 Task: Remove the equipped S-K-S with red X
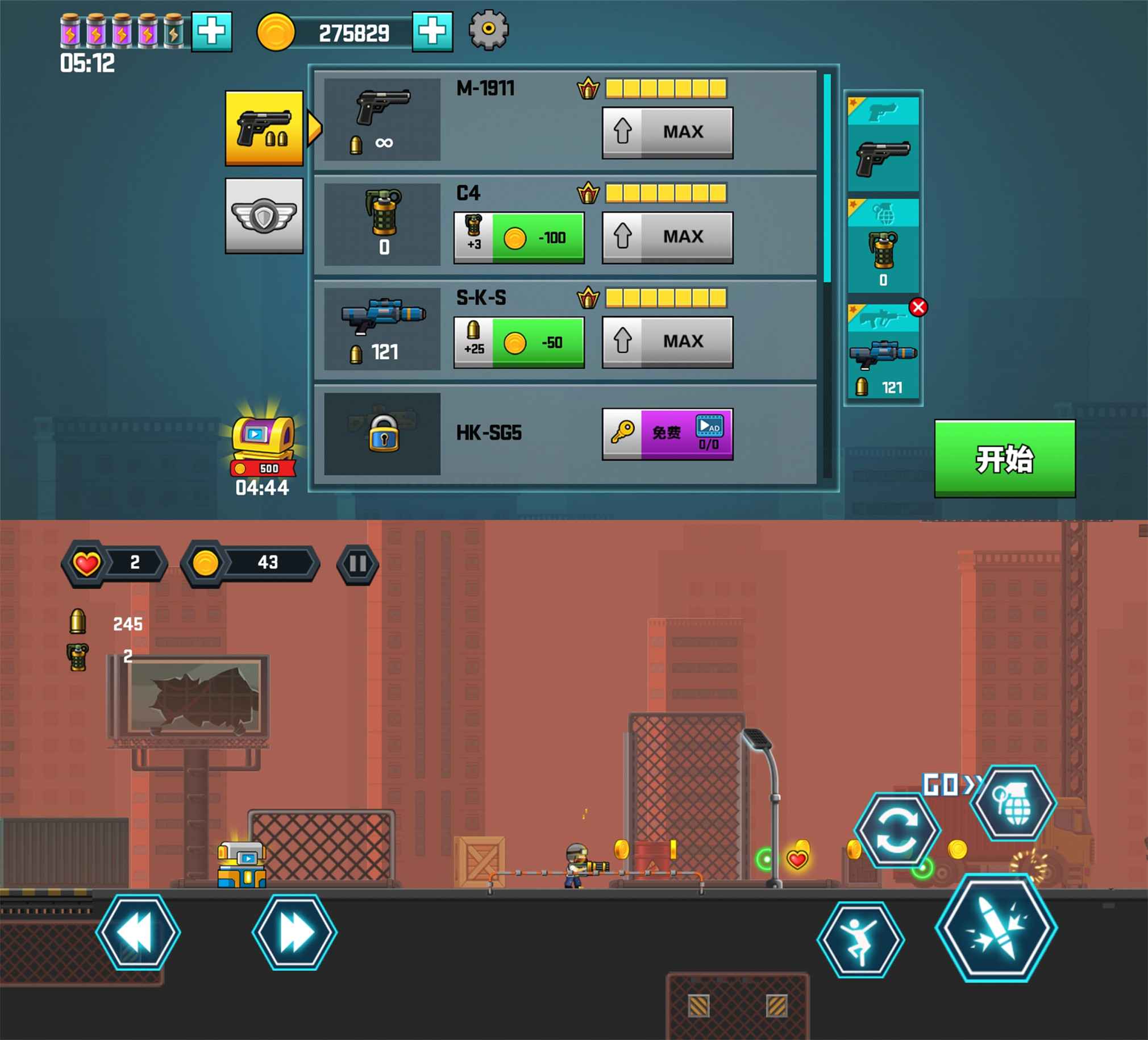[x=918, y=307]
